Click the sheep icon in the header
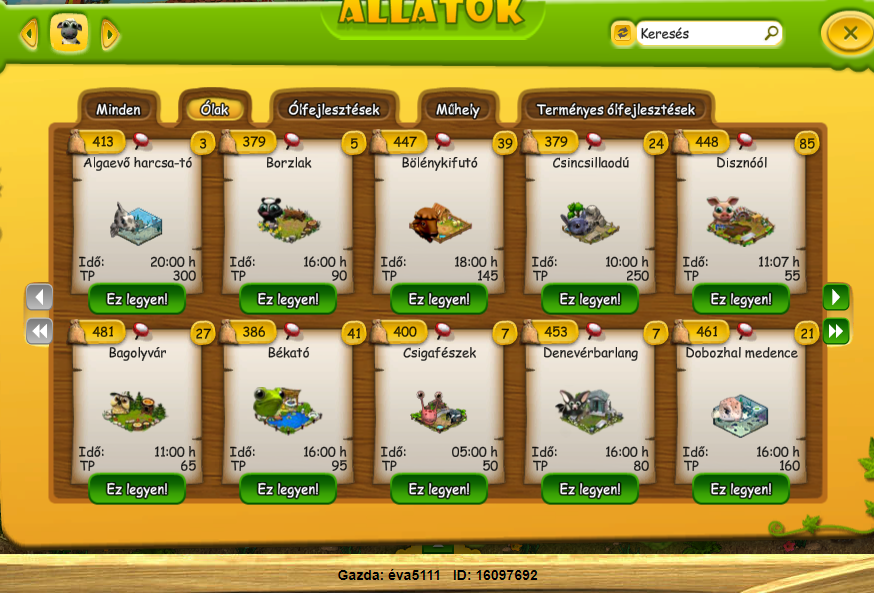 pyautogui.click(x=69, y=33)
